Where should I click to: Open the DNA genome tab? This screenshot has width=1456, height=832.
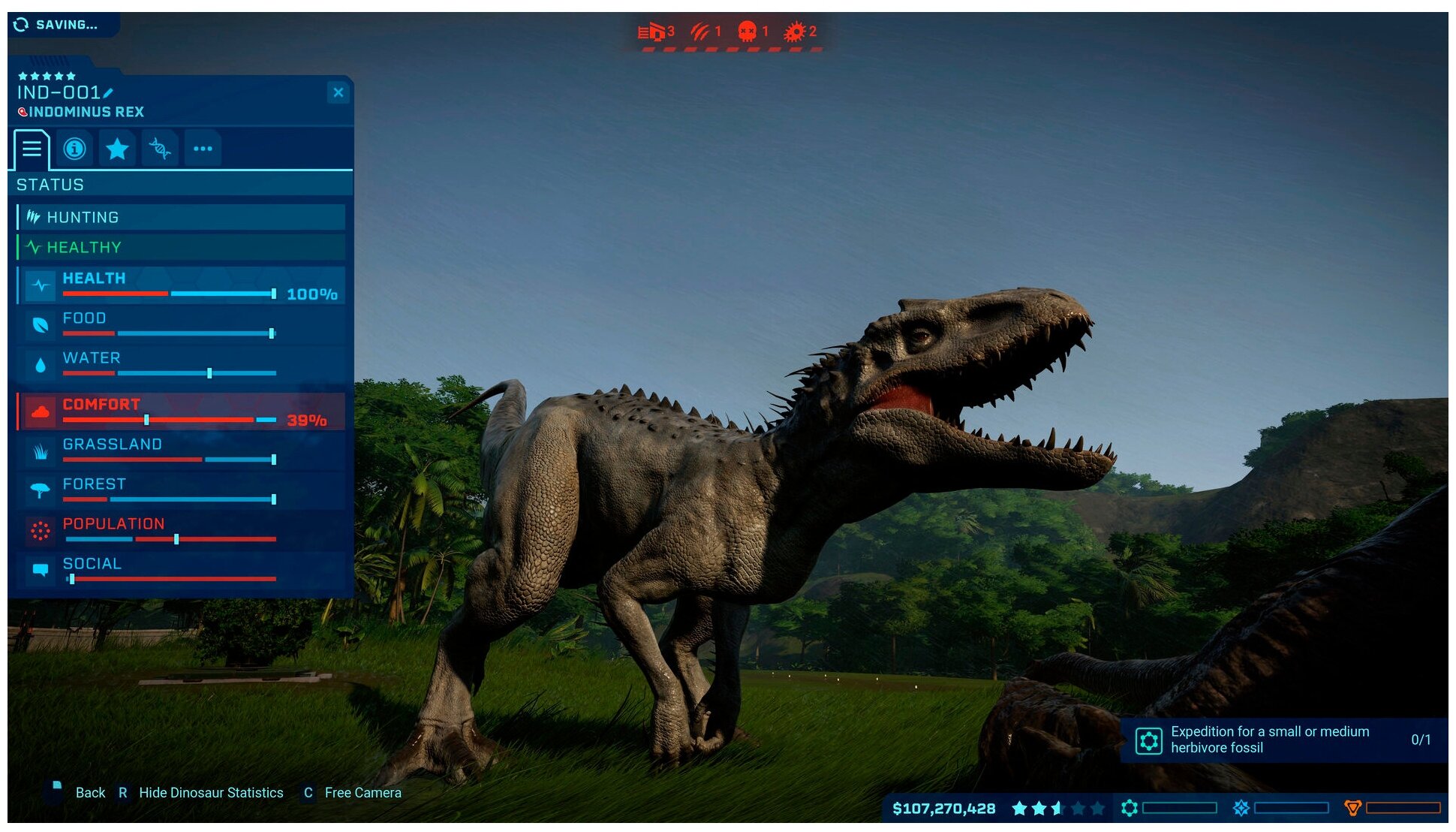(x=159, y=149)
